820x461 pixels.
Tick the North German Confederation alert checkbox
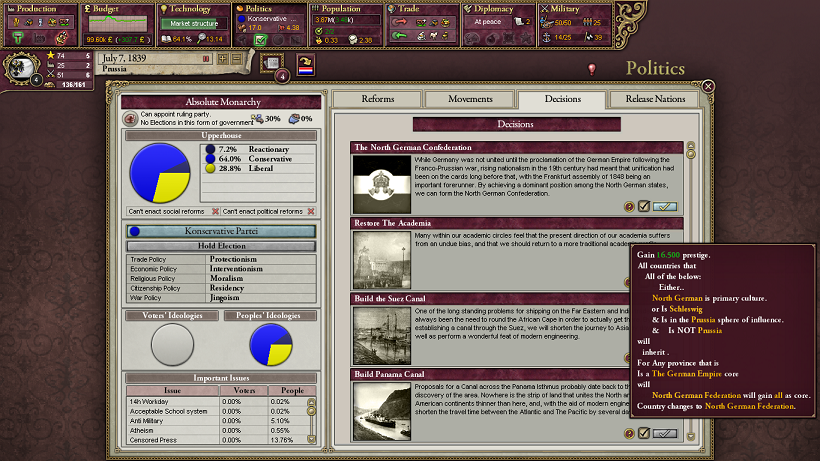[x=644, y=206]
